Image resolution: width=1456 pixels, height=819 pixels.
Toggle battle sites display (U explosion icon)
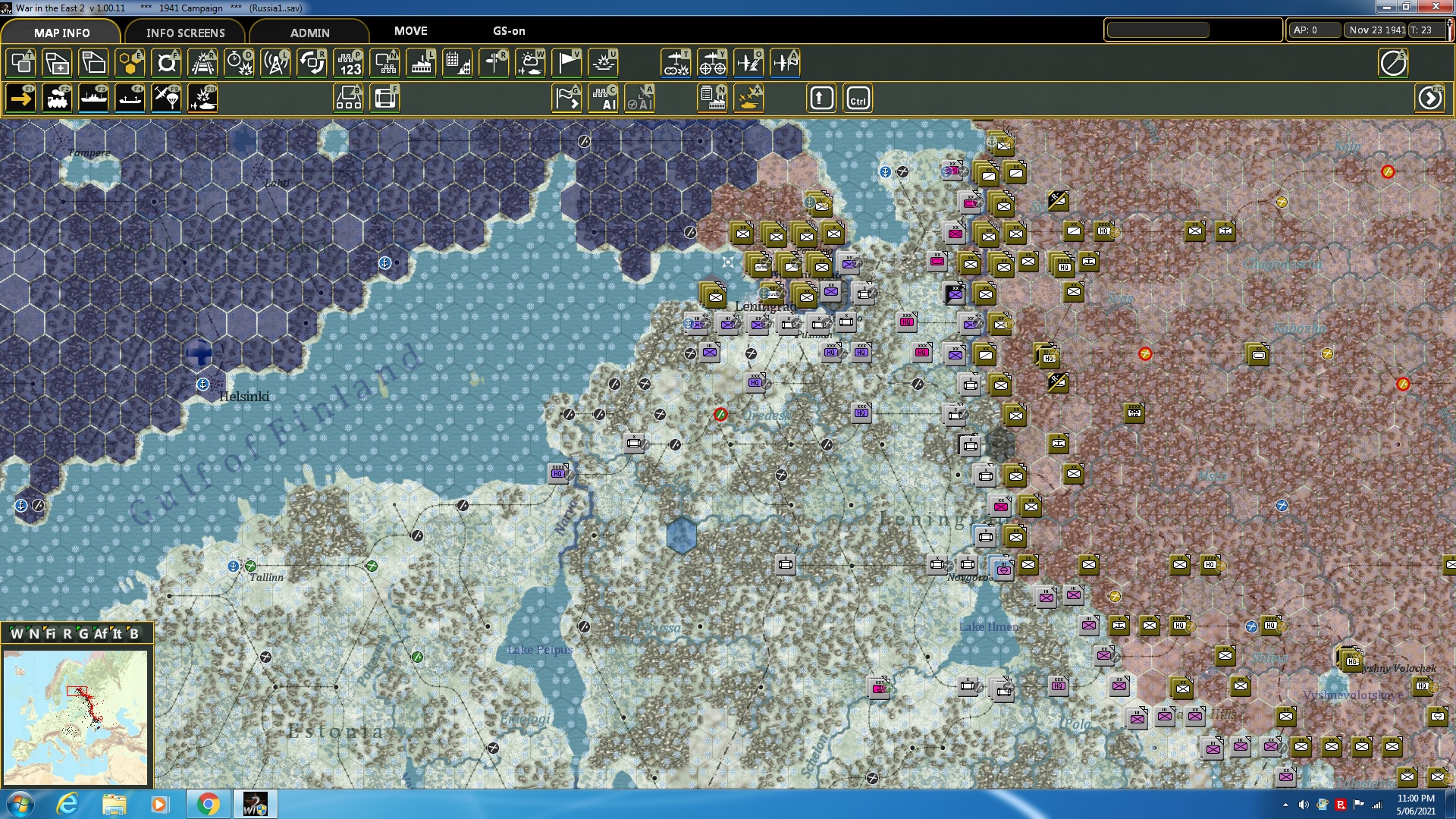coord(603,63)
